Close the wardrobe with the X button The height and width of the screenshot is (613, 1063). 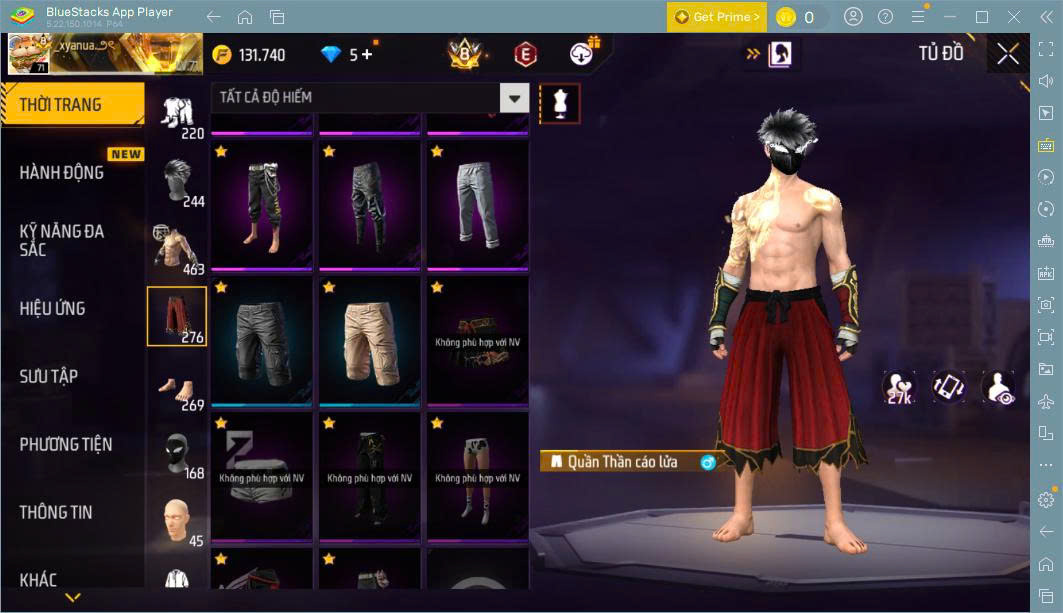[1008, 54]
